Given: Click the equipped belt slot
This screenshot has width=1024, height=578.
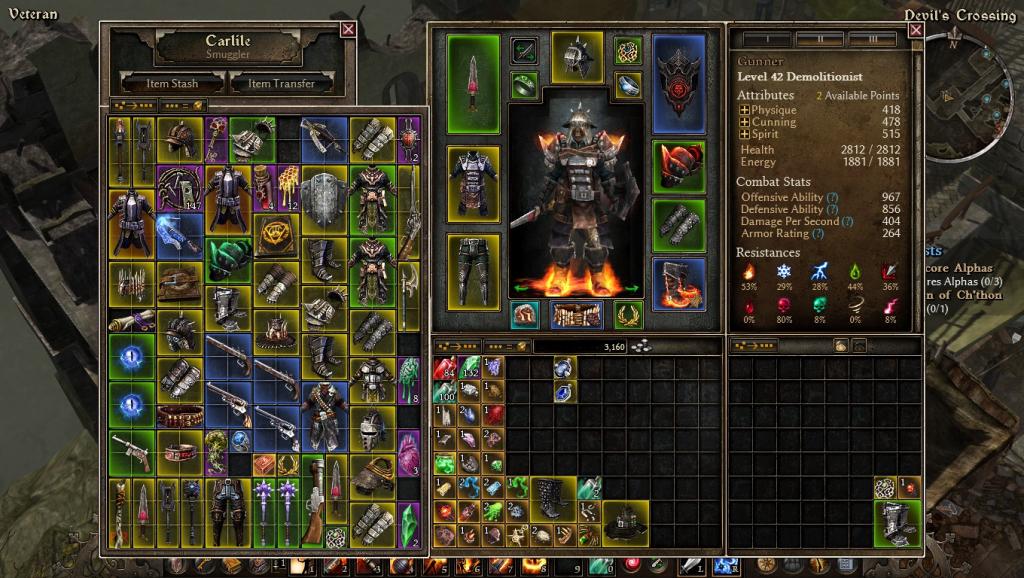Looking at the screenshot, I should (x=577, y=314).
